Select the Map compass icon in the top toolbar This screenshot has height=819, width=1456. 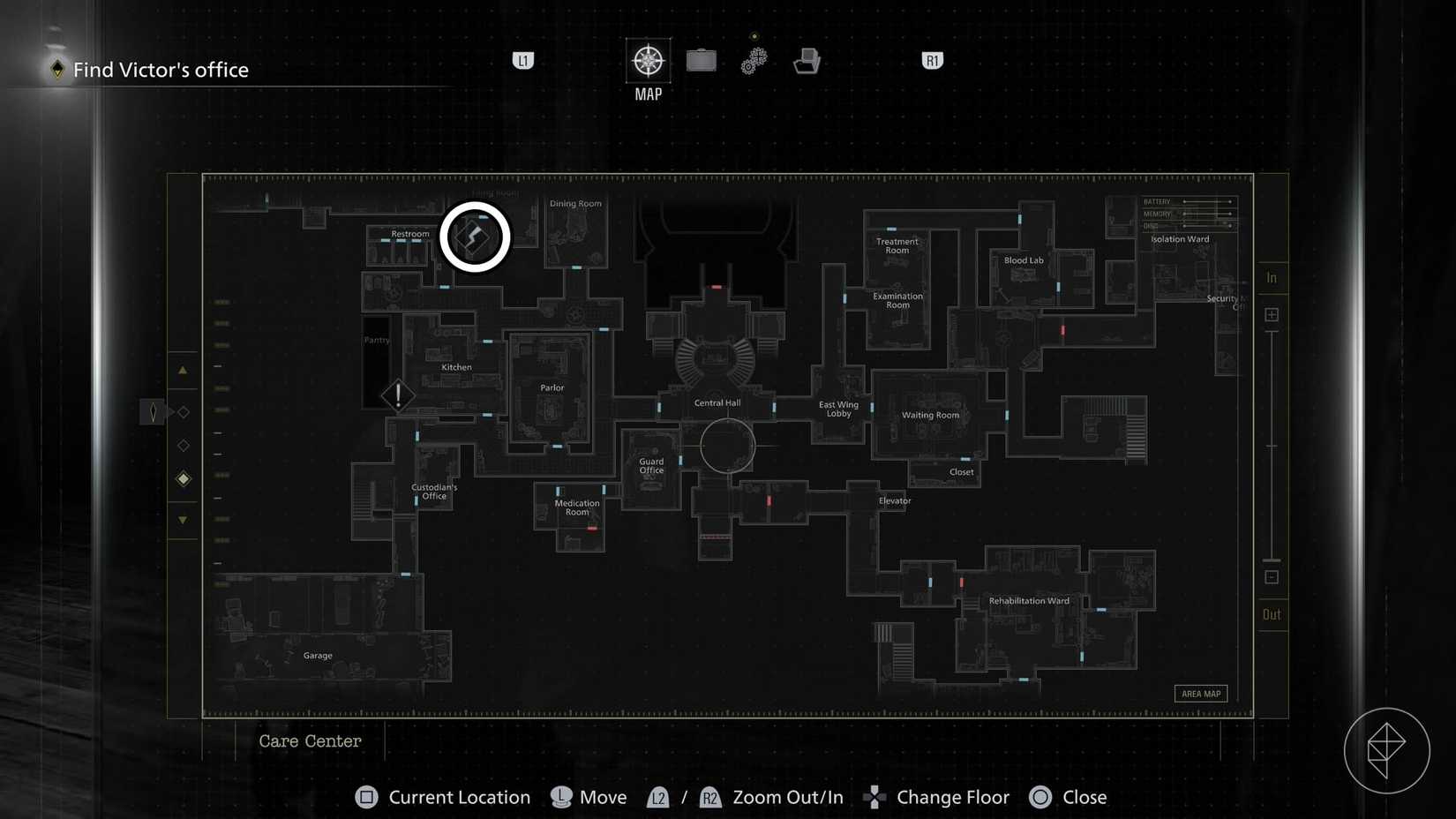(648, 62)
